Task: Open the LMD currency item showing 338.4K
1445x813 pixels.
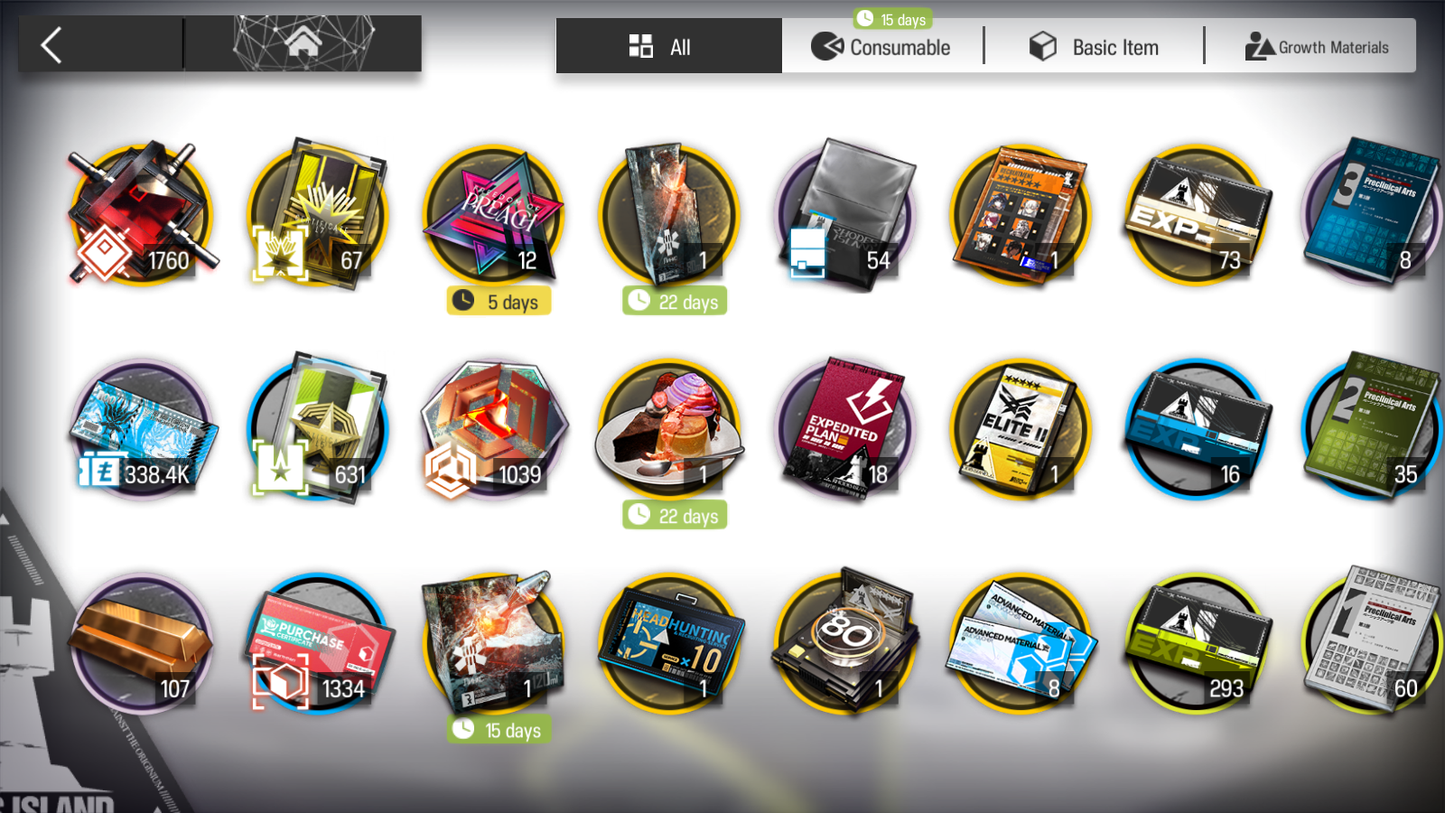Action: pos(142,430)
